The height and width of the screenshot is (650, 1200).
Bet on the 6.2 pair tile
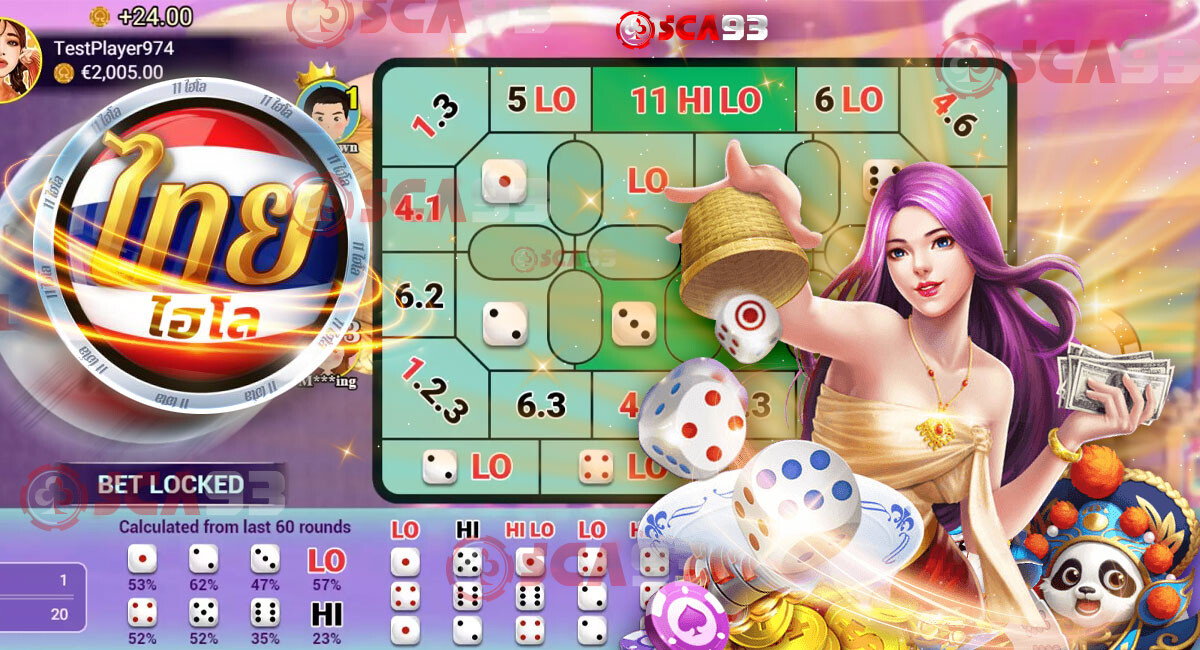click(x=419, y=295)
